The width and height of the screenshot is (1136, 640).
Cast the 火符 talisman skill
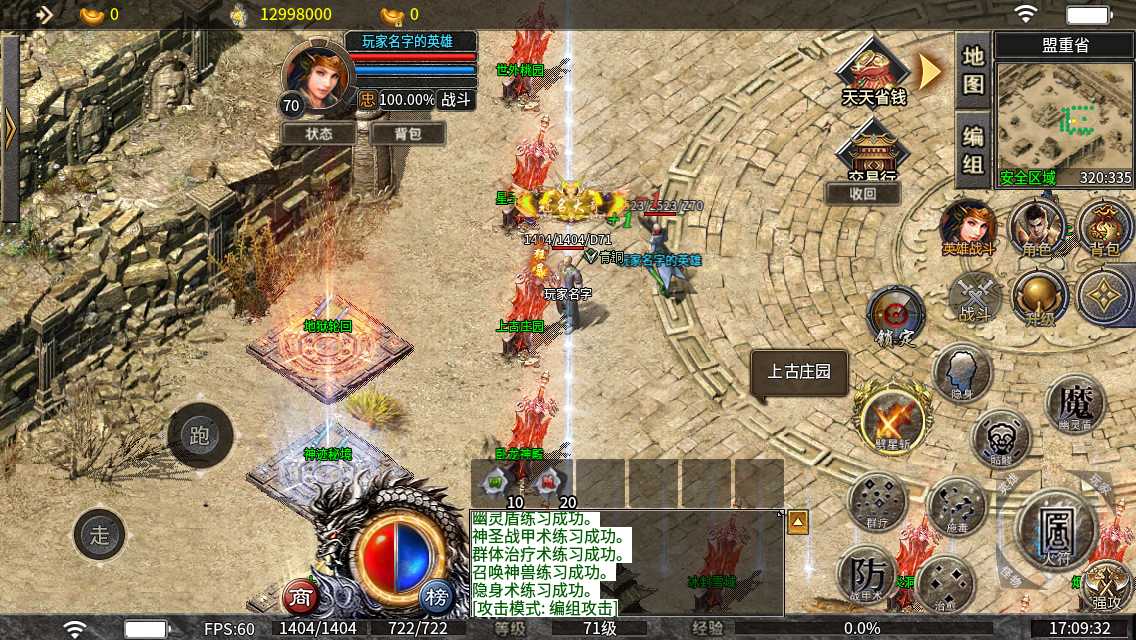[1056, 526]
